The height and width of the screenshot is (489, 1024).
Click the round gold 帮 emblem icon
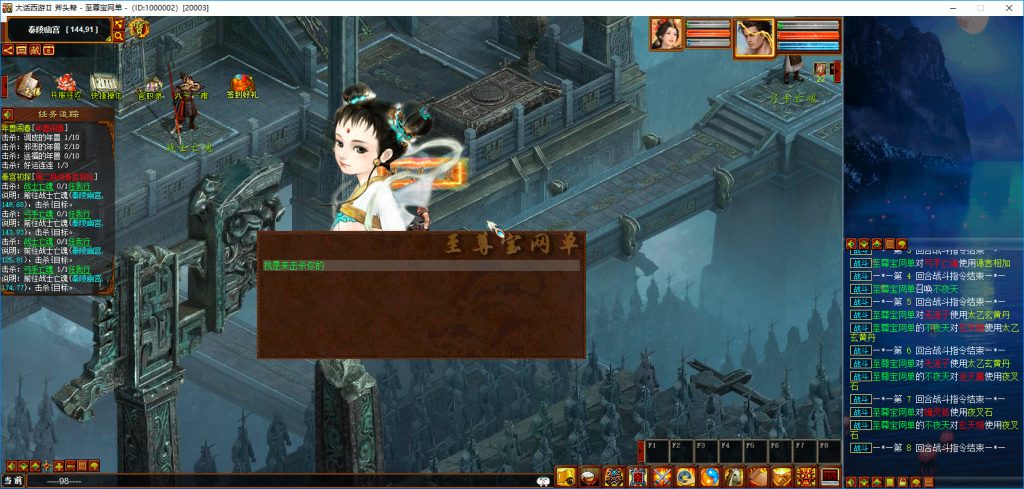(138, 29)
